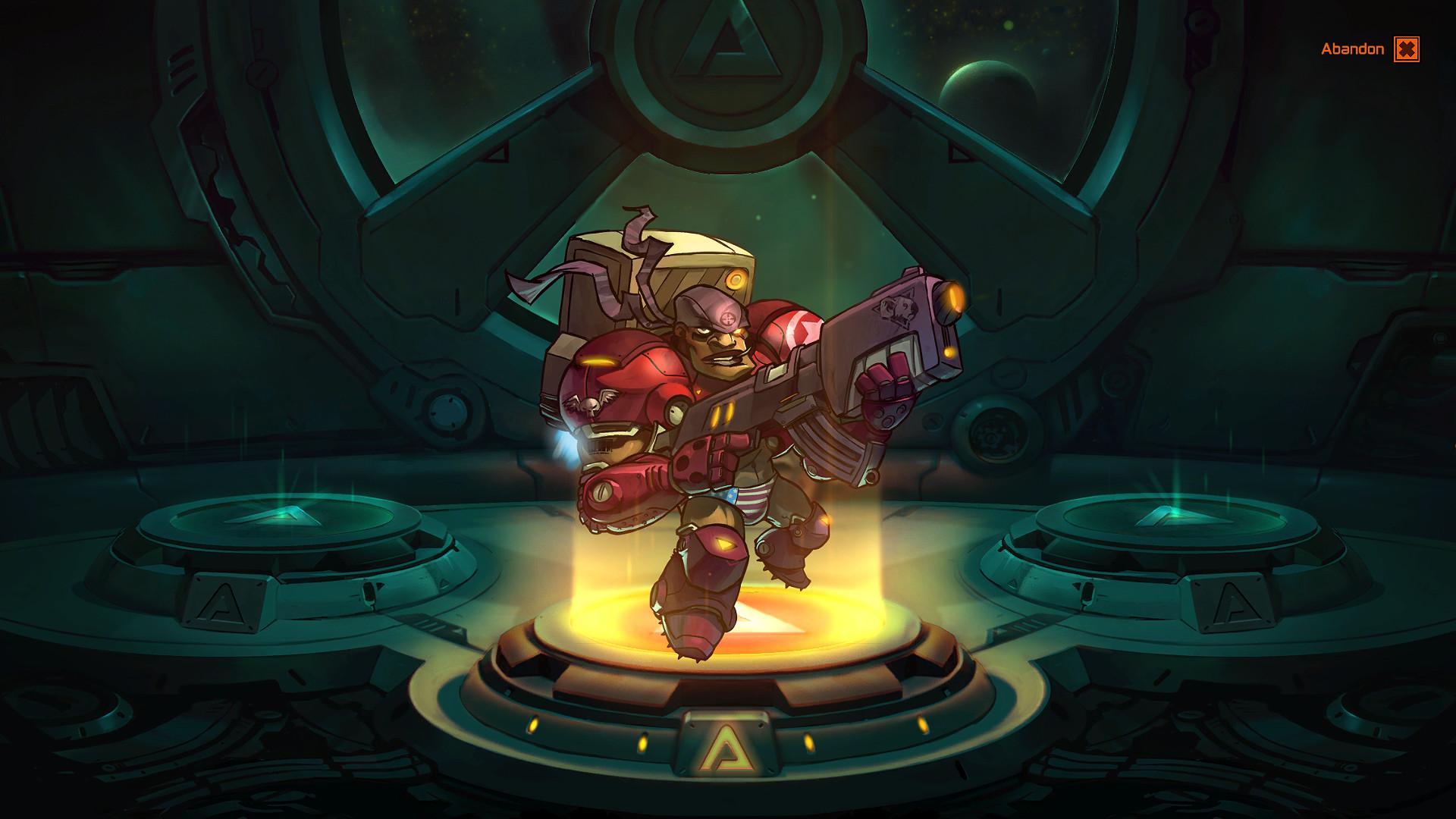Click the winged emblem on the red shoulder pad
The width and height of the screenshot is (1456, 819).
(x=588, y=403)
